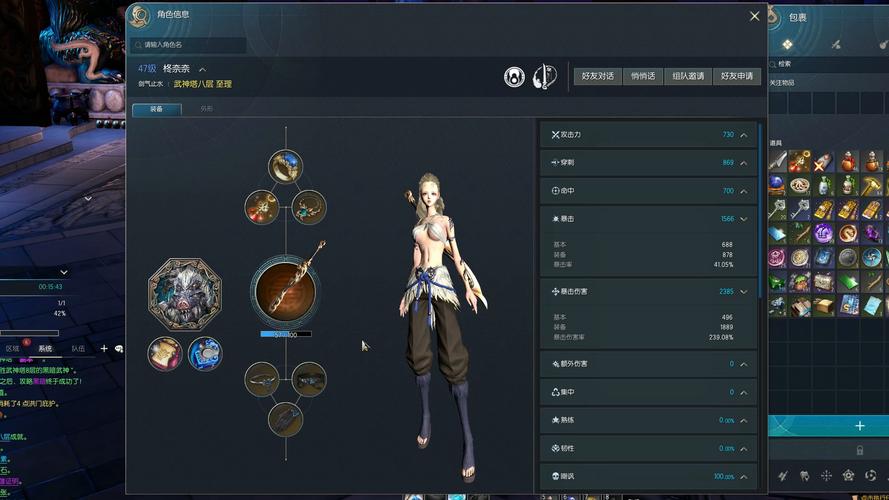Collapse the 攻击力 attack power stat row
The width and height of the screenshot is (889, 500).
tap(744, 135)
